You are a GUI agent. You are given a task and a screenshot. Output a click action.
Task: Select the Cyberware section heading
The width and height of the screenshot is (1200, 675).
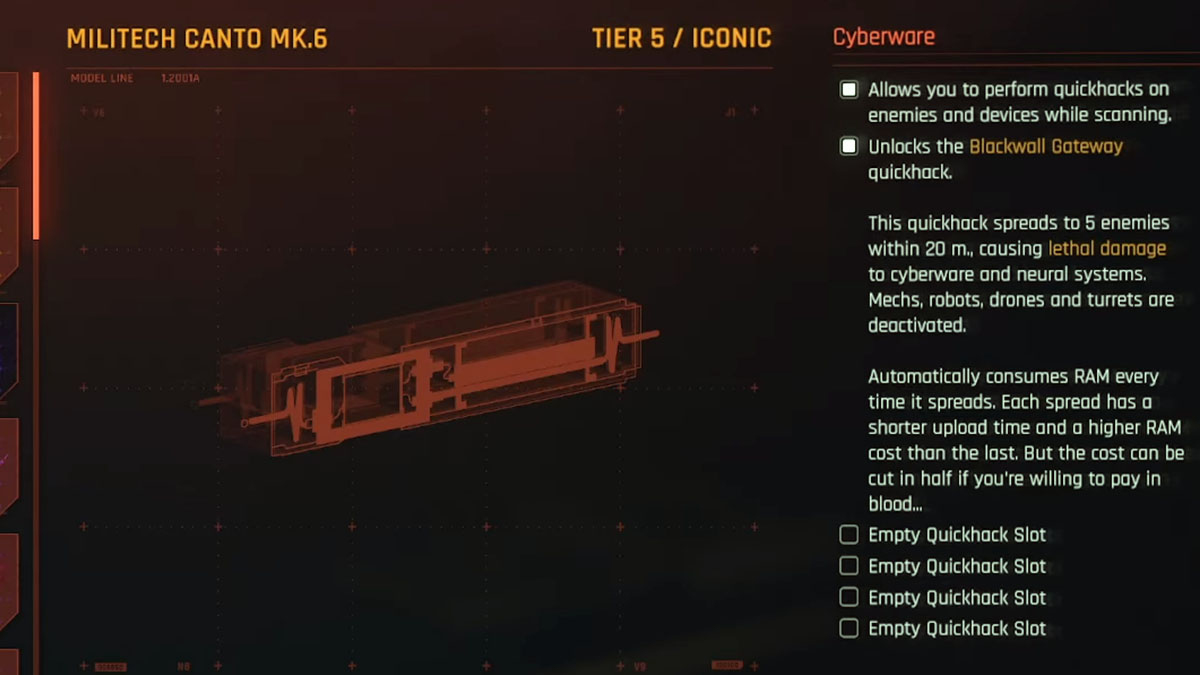(884, 37)
